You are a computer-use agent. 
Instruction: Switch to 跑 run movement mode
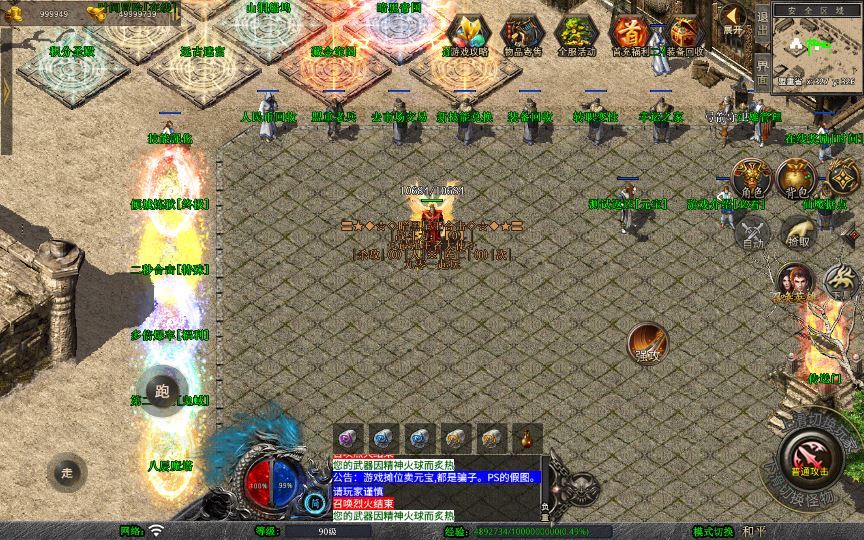(163, 391)
